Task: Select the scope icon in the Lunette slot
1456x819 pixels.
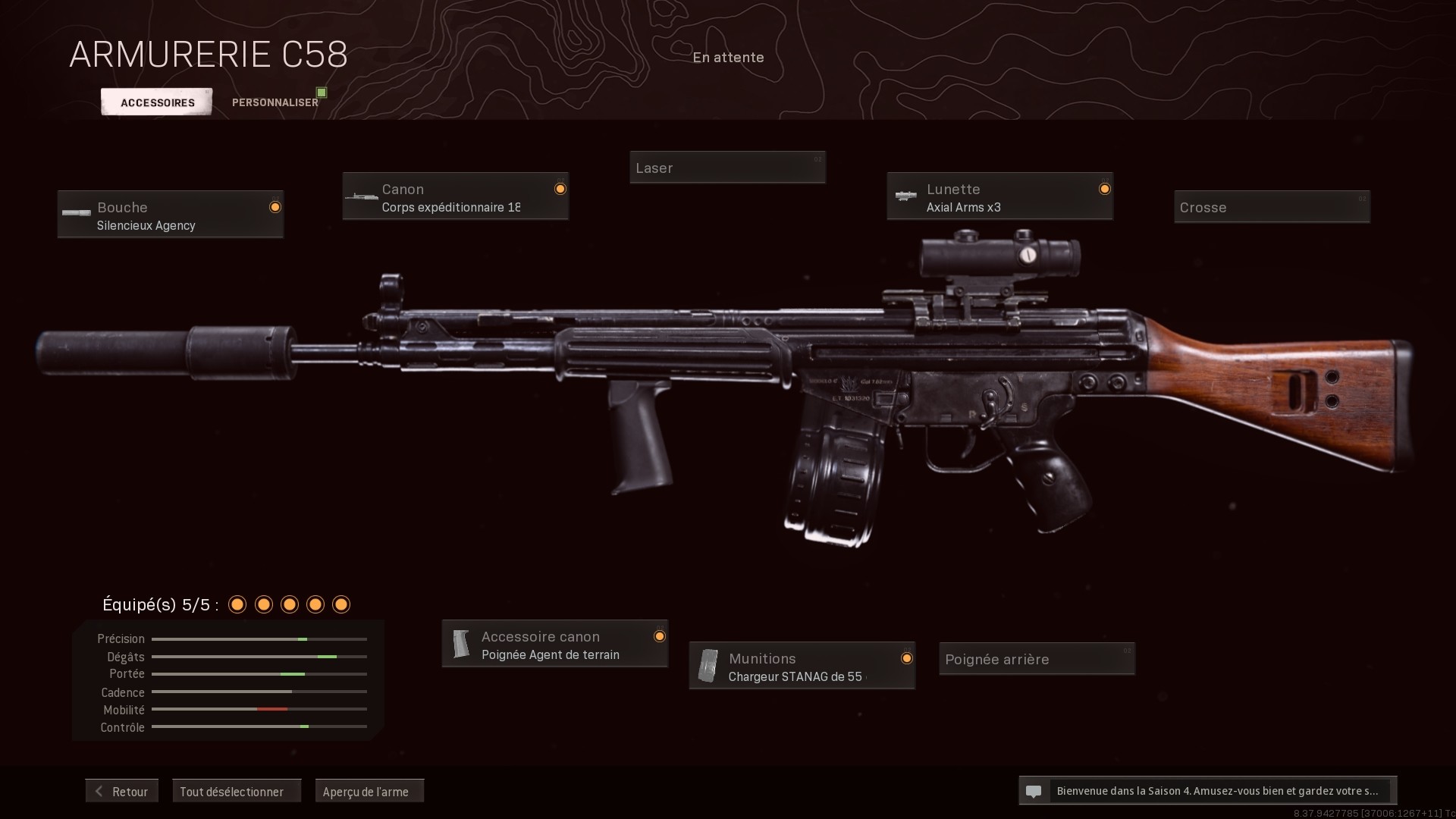Action: tap(905, 196)
